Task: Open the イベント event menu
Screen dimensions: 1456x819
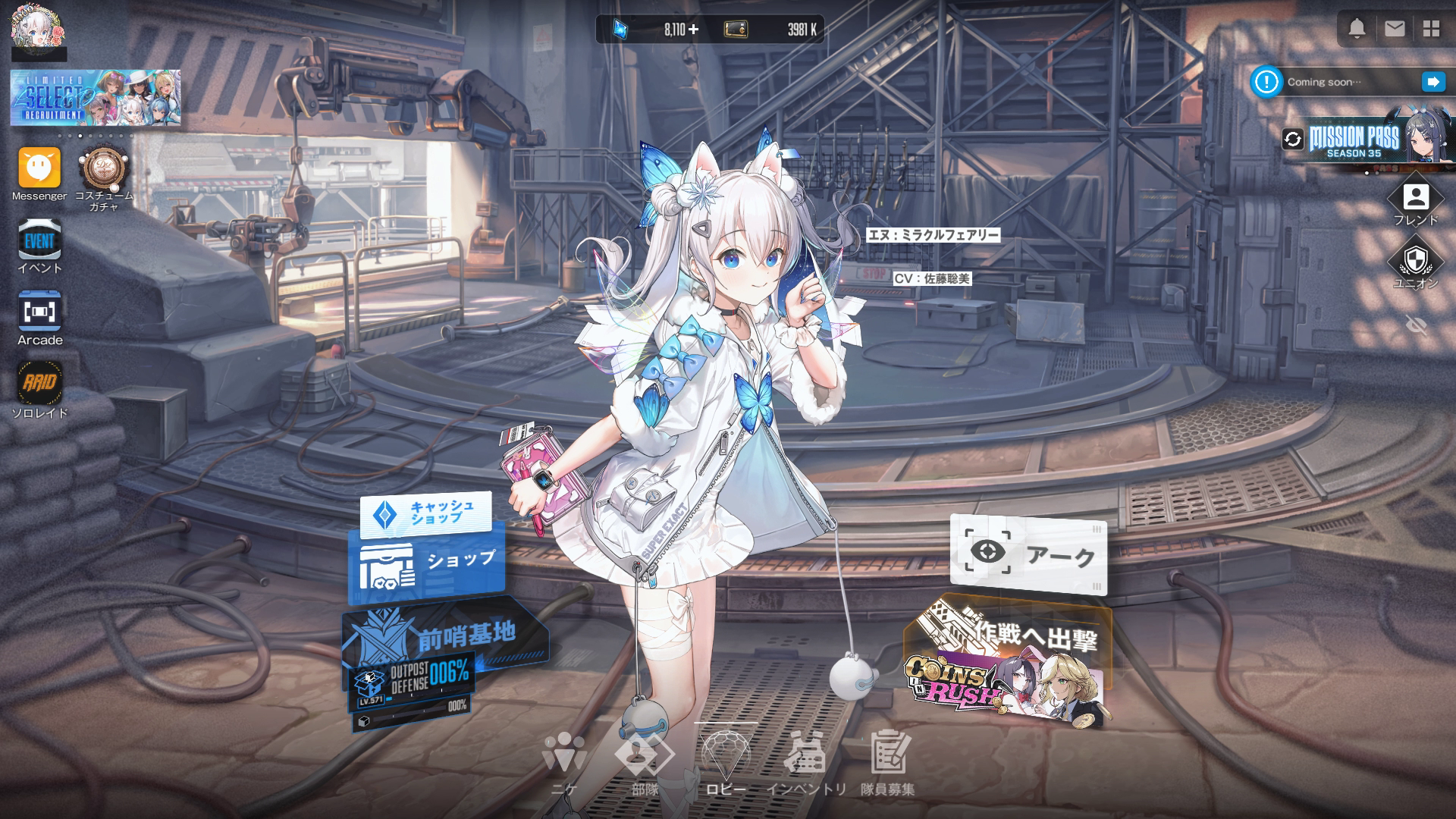Action: 39,241
